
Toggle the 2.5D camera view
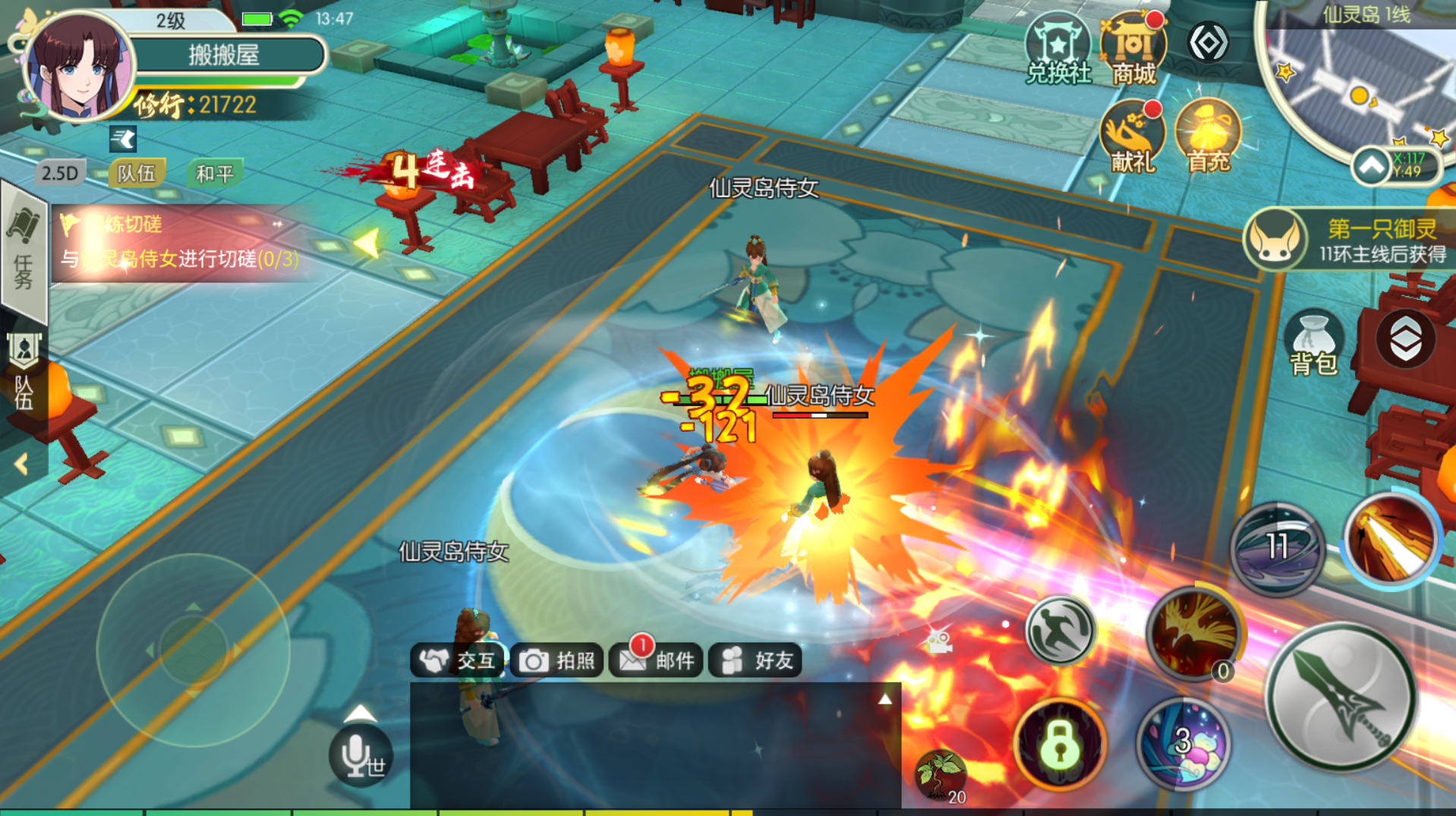pos(60,174)
